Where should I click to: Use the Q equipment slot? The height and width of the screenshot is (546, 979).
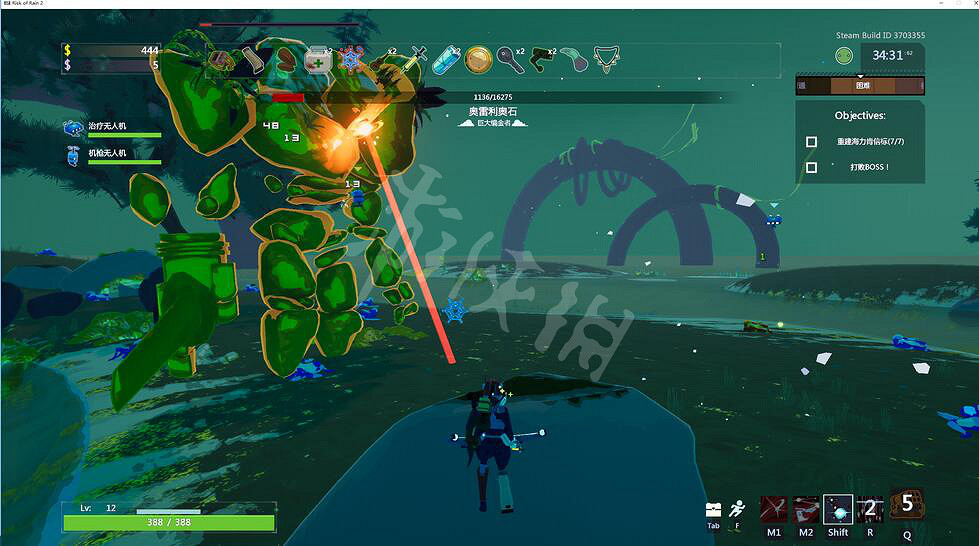[907, 503]
